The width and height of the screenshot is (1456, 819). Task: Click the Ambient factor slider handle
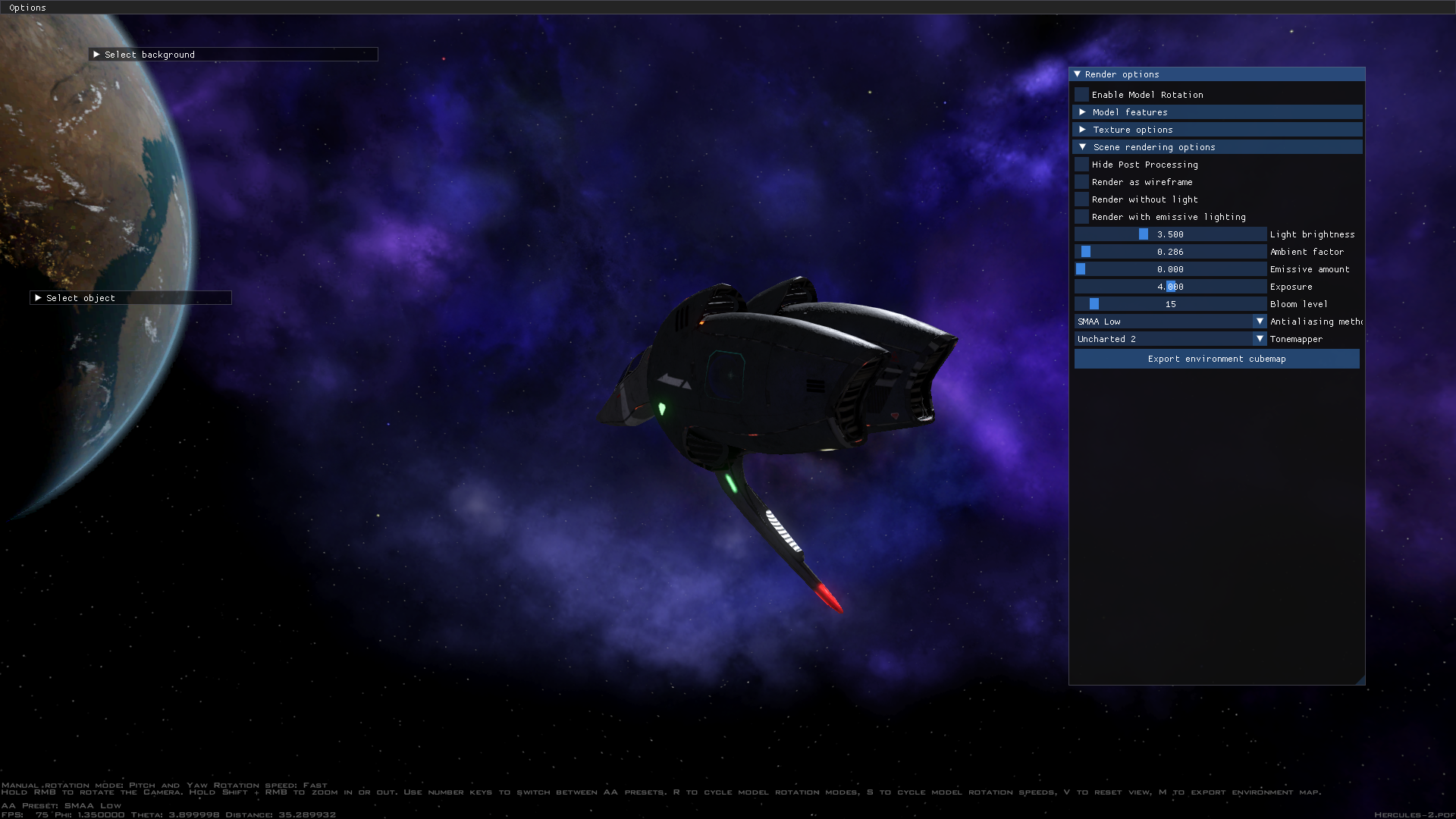click(1086, 251)
